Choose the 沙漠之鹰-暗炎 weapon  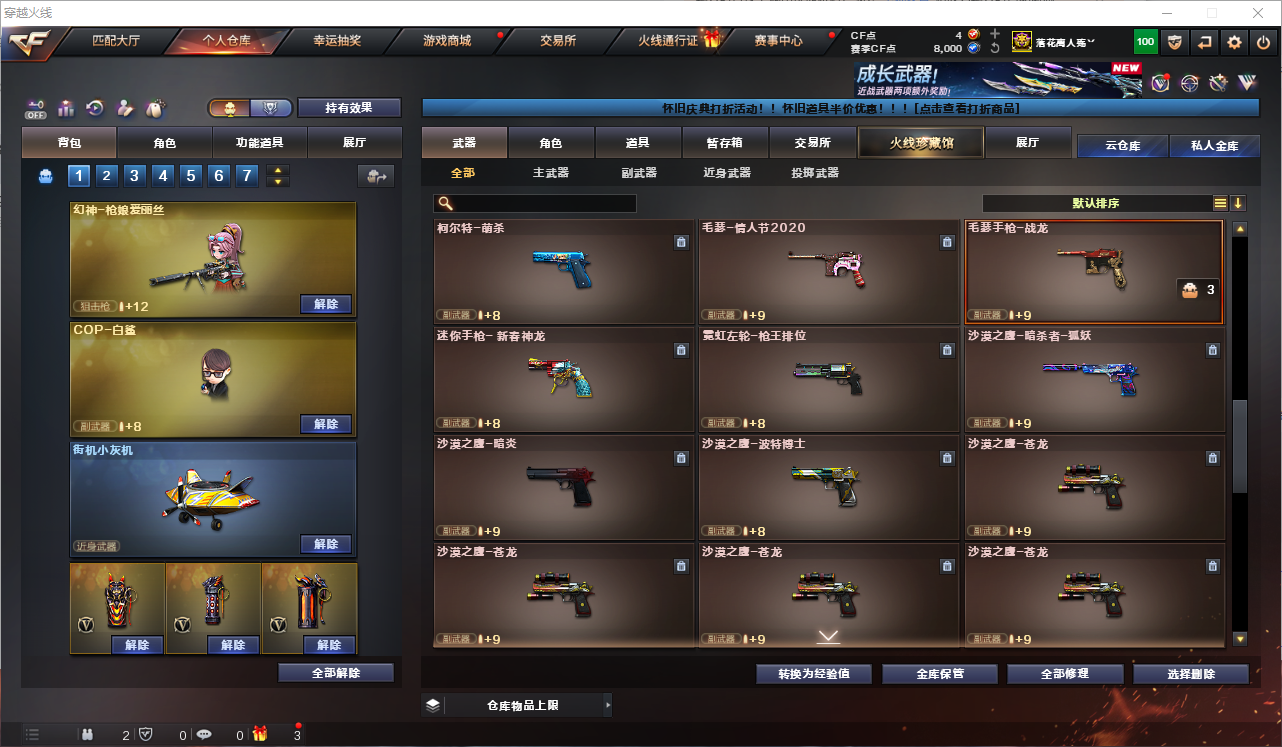pos(563,487)
